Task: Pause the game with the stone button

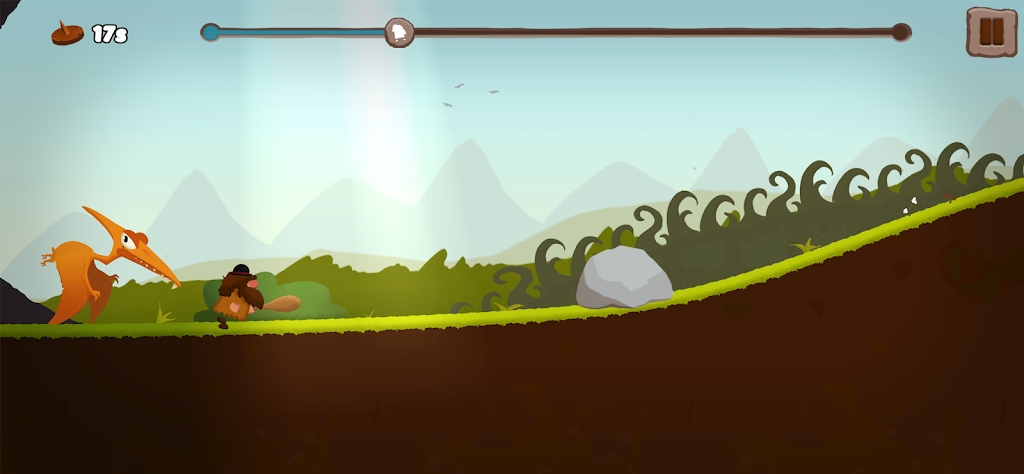Action: pos(990,32)
